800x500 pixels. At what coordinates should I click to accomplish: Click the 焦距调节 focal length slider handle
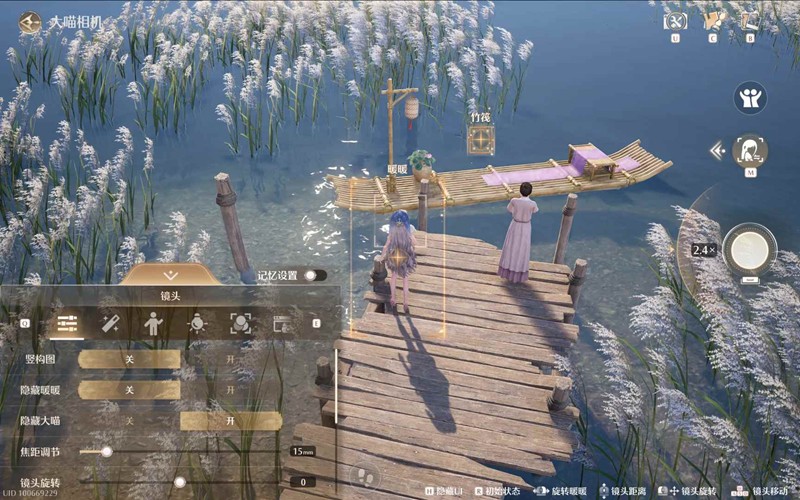(x=106, y=452)
